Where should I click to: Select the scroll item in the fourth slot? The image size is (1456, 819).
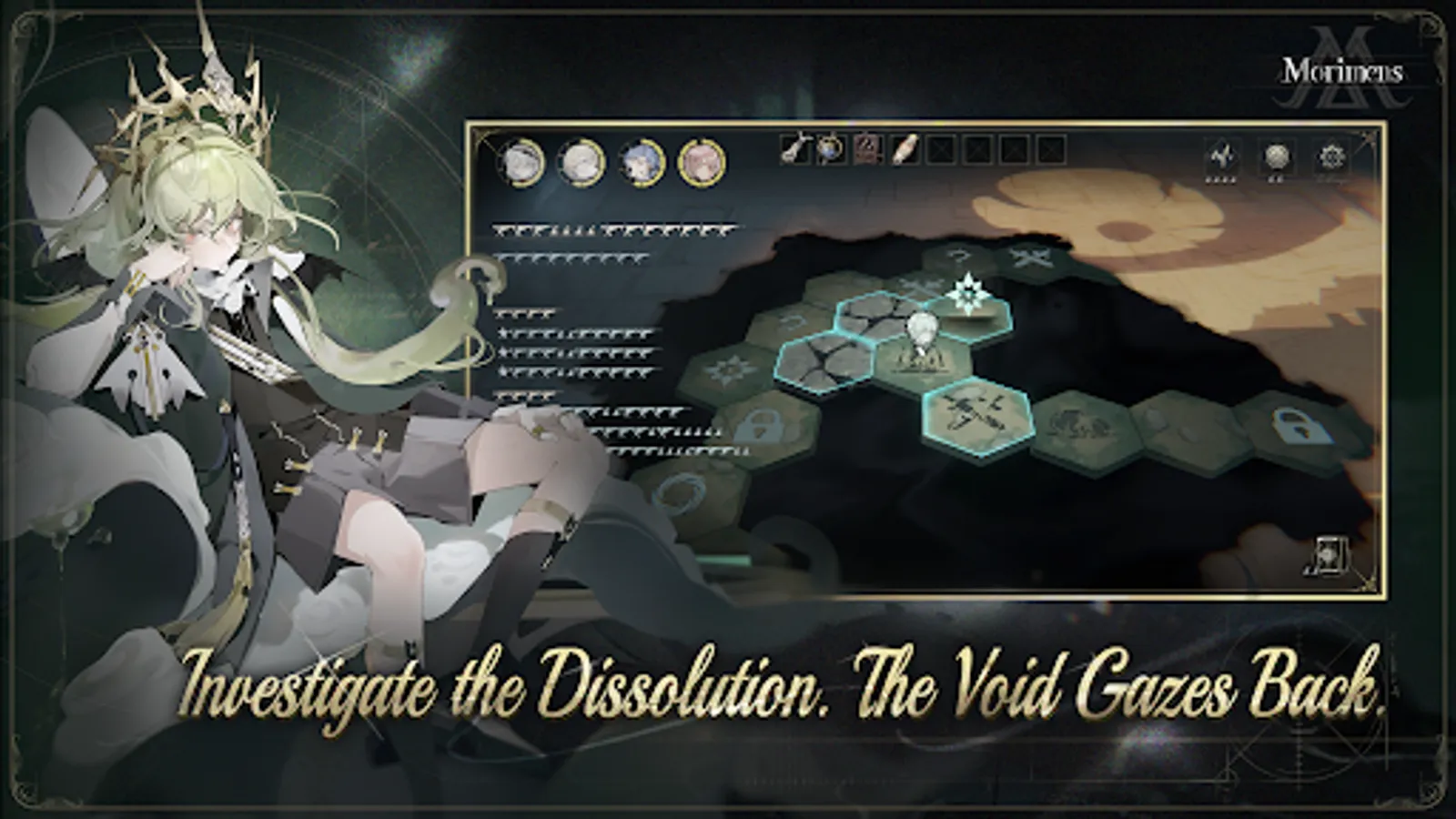905,155
